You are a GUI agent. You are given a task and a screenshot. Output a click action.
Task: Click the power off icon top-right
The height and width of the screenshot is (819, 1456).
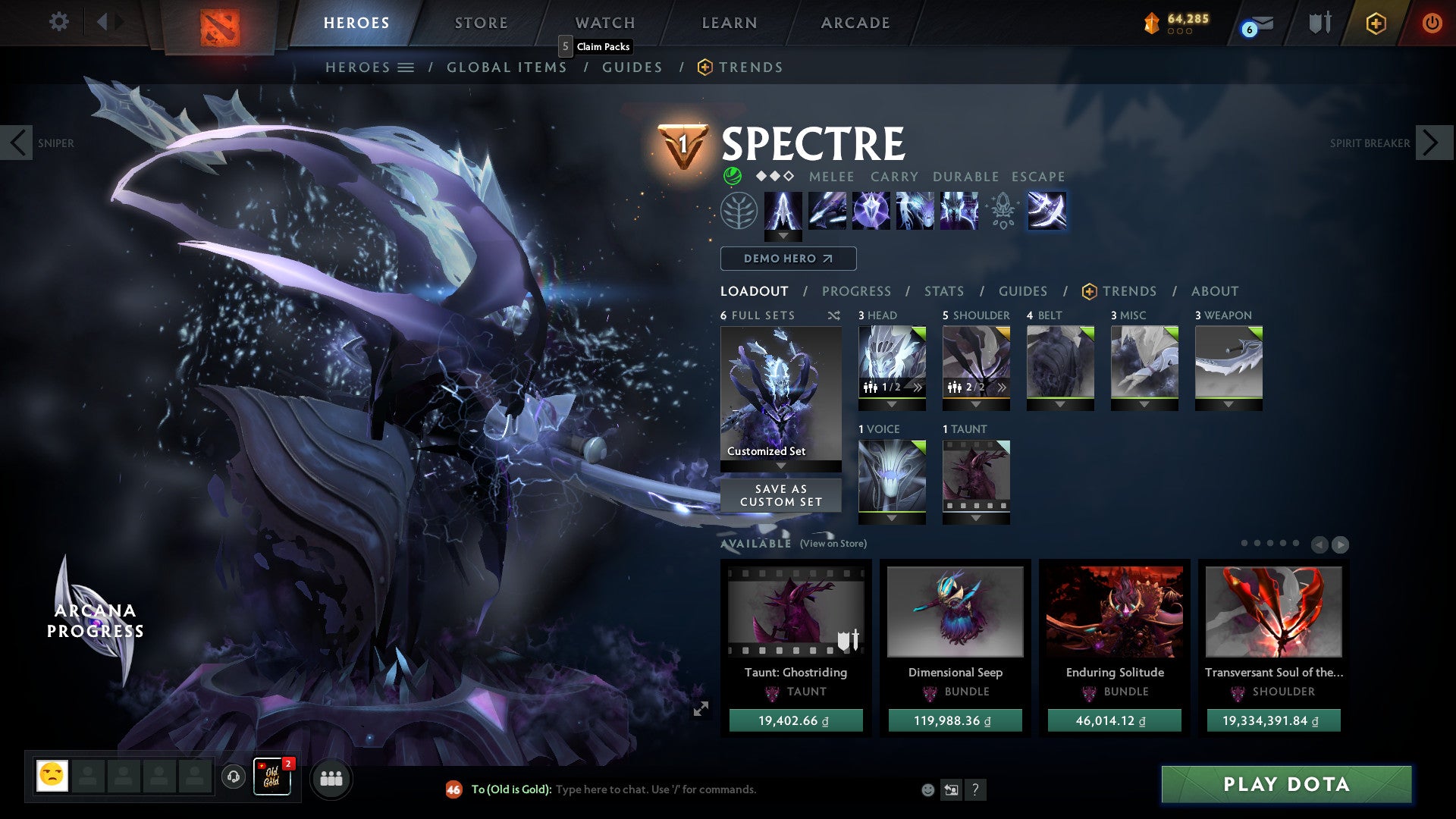tap(1432, 23)
